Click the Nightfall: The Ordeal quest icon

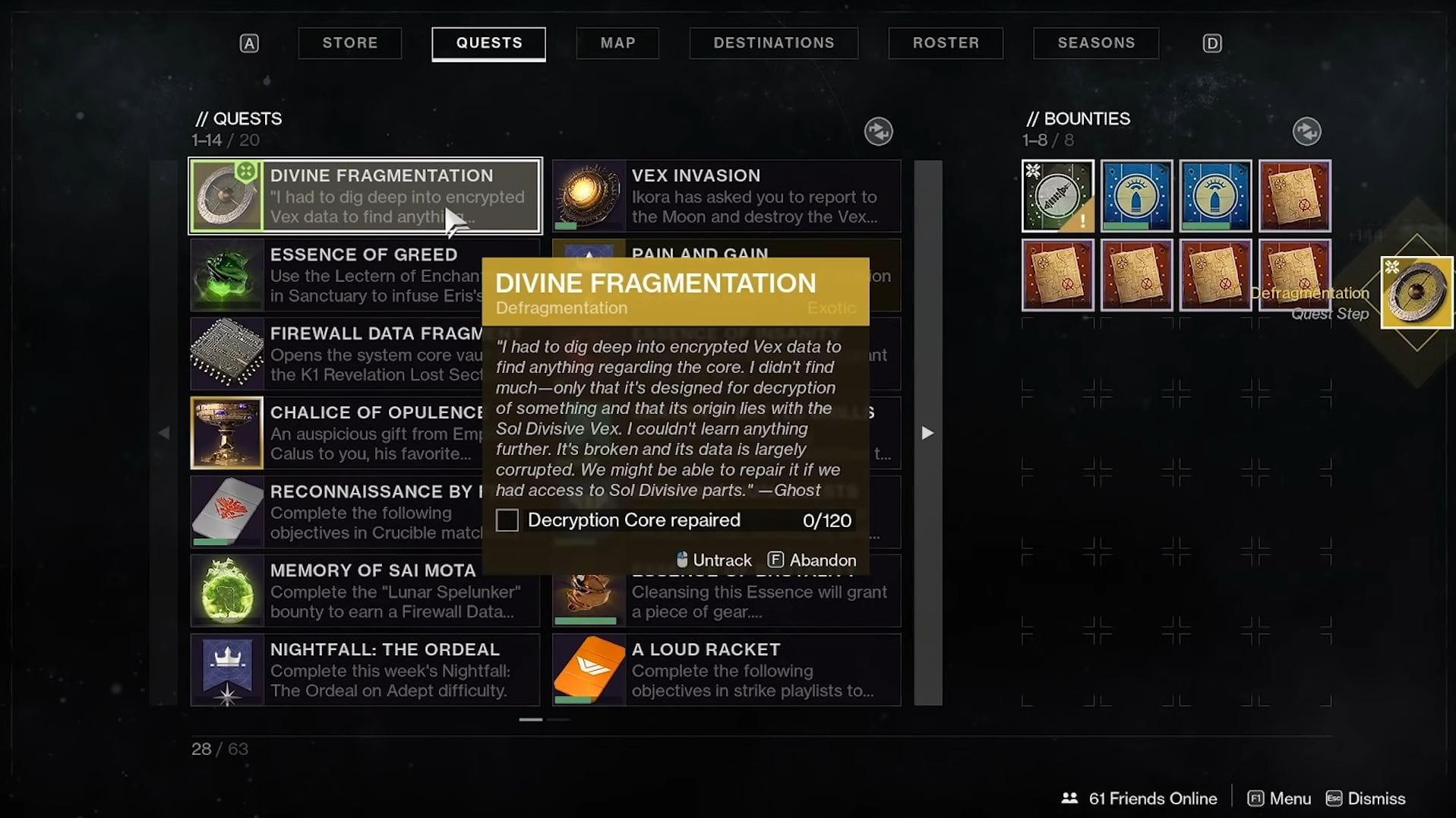[226, 670]
